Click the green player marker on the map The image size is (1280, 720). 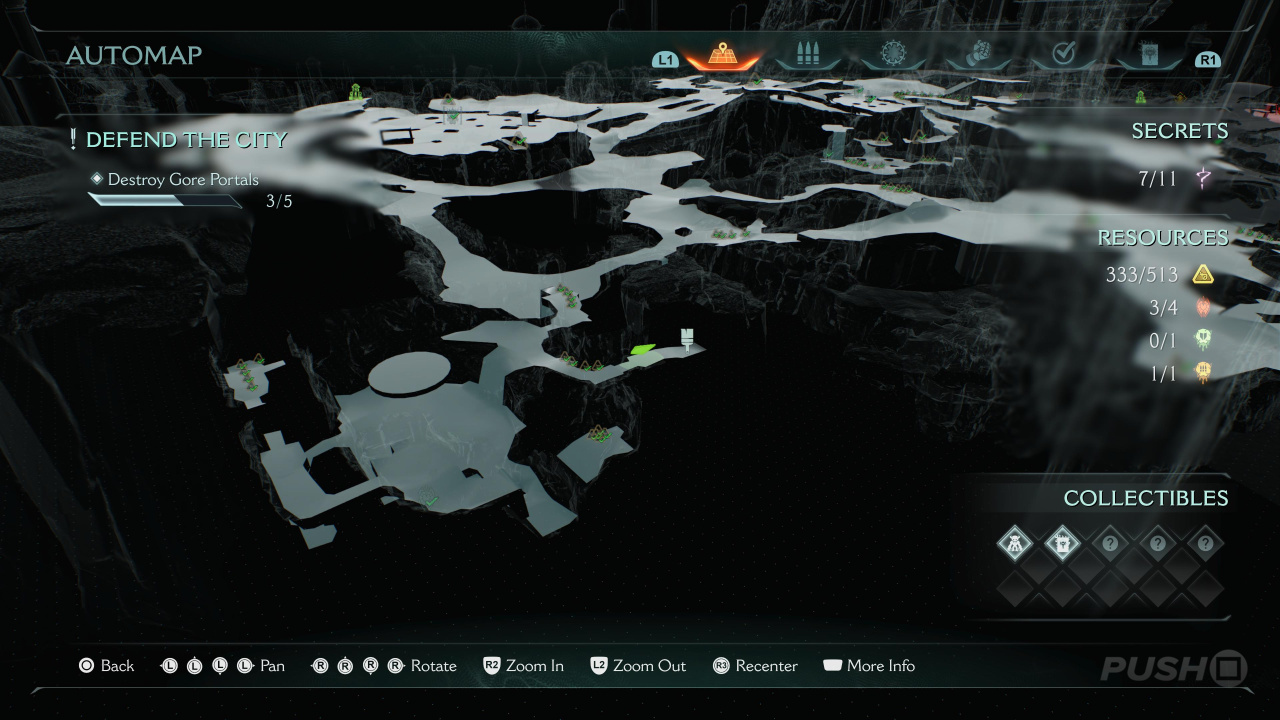click(641, 349)
